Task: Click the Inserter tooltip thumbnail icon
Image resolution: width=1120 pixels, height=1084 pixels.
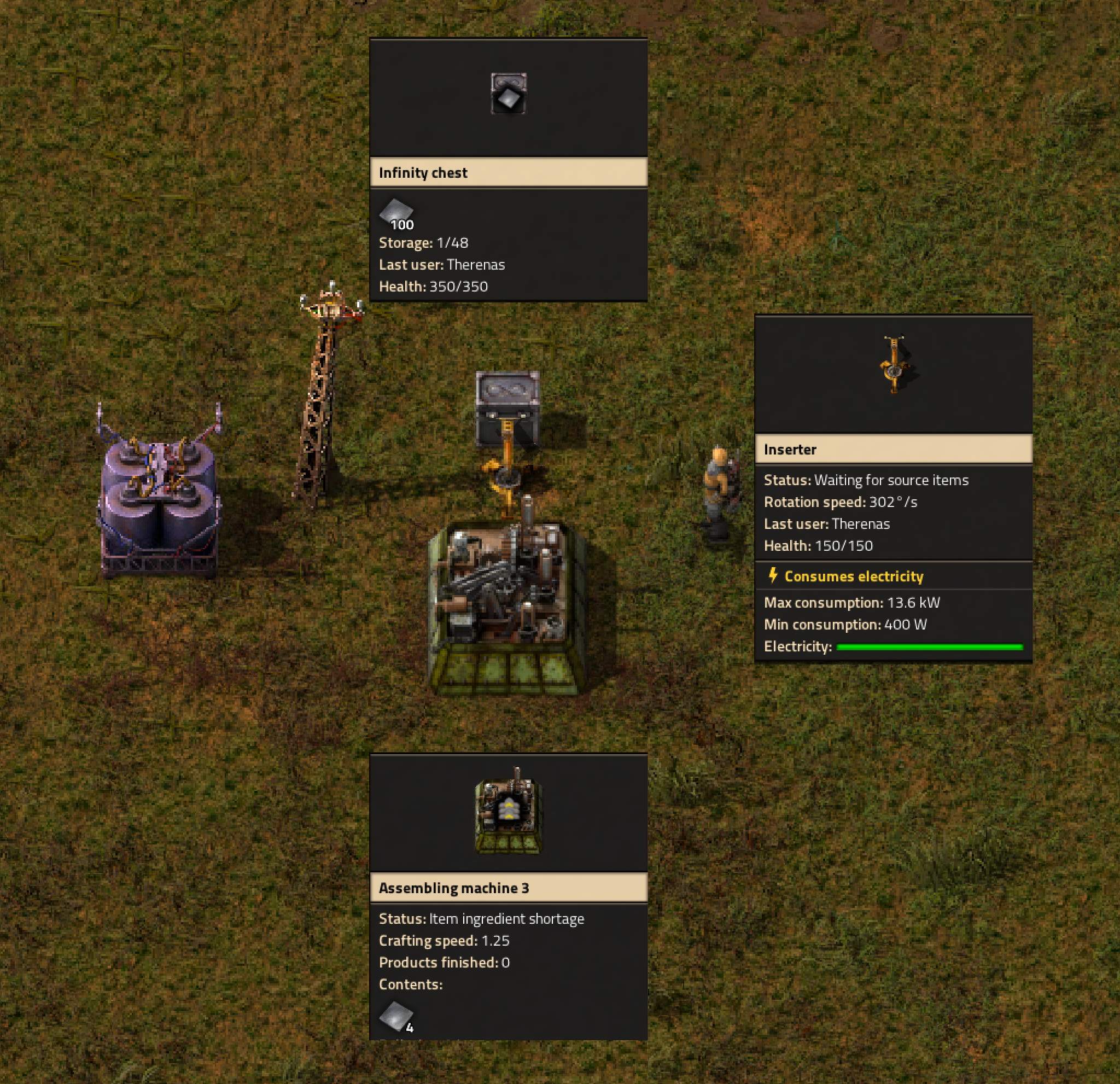Action: 894,366
